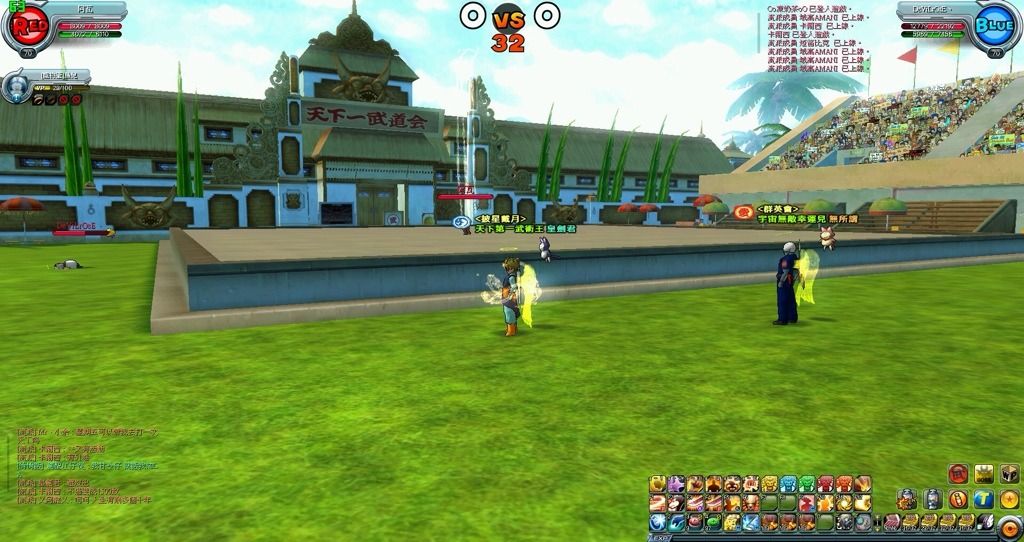Image resolution: width=1024 pixels, height=542 pixels.
Task: Toggle the hotbar page arrow
Action: coord(876,522)
